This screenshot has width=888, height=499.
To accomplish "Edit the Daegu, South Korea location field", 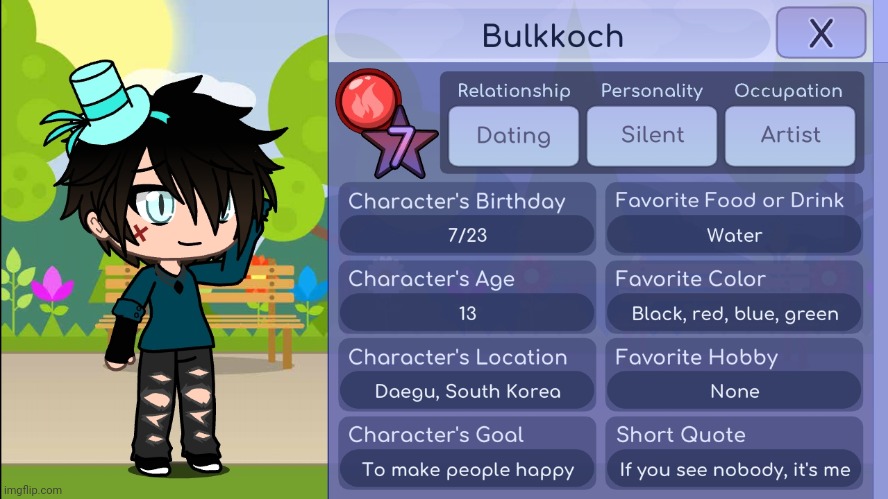I will (467, 392).
